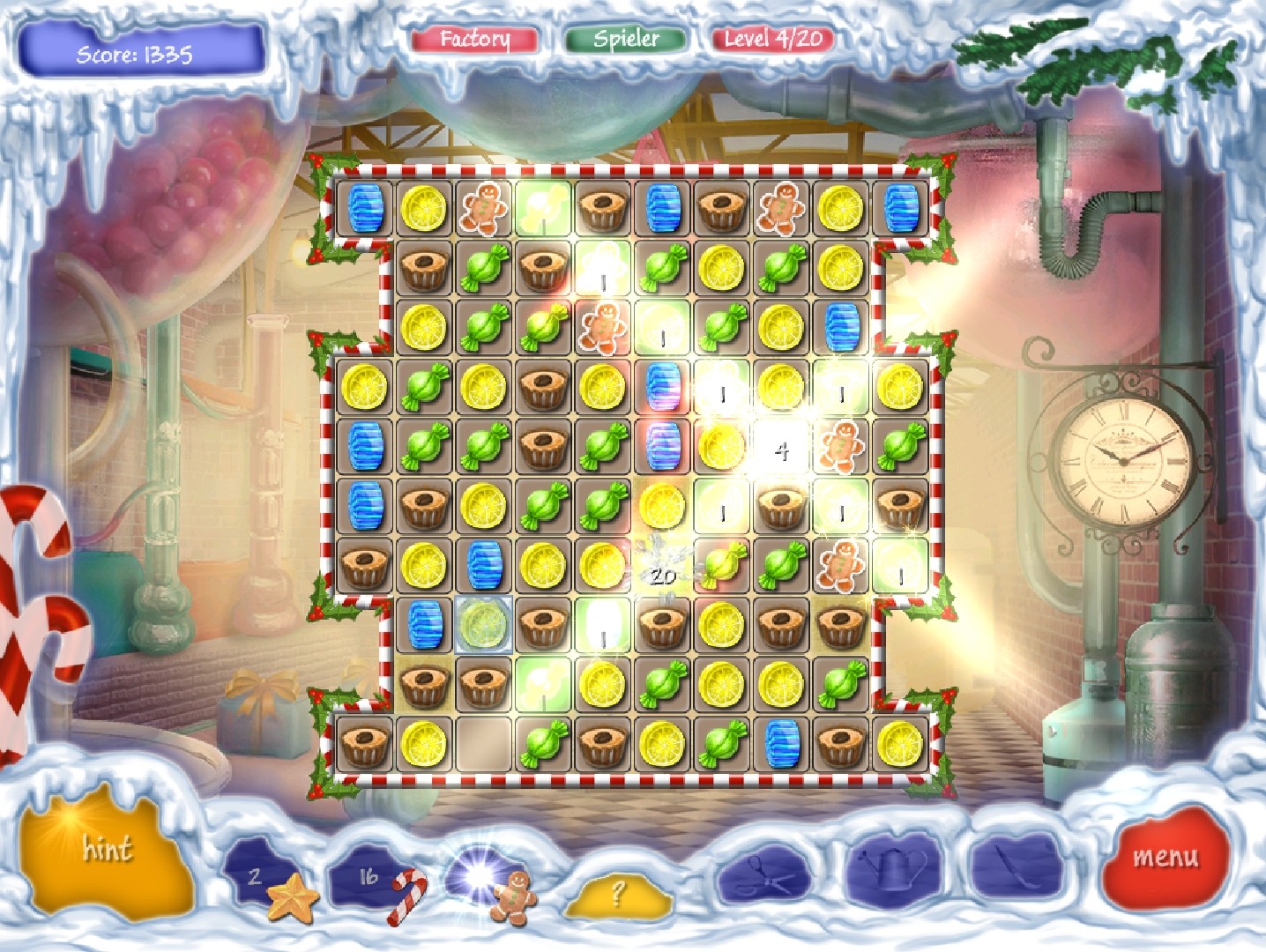Select a lemon slice tile on the board
Screen dimensions: 1266x952
(x=424, y=207)
